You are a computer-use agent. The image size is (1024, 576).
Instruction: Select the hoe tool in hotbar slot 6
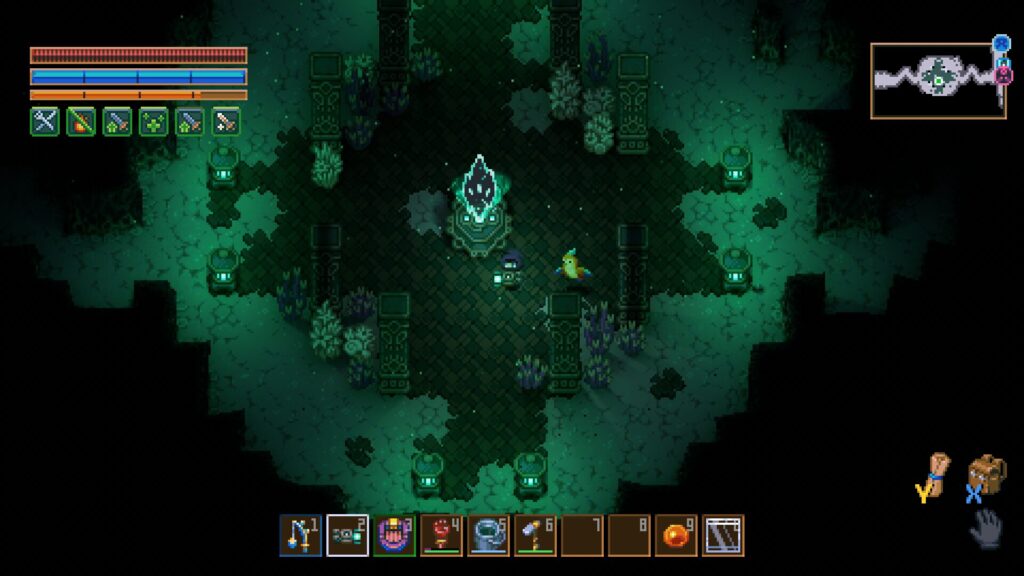coord(535,535)
